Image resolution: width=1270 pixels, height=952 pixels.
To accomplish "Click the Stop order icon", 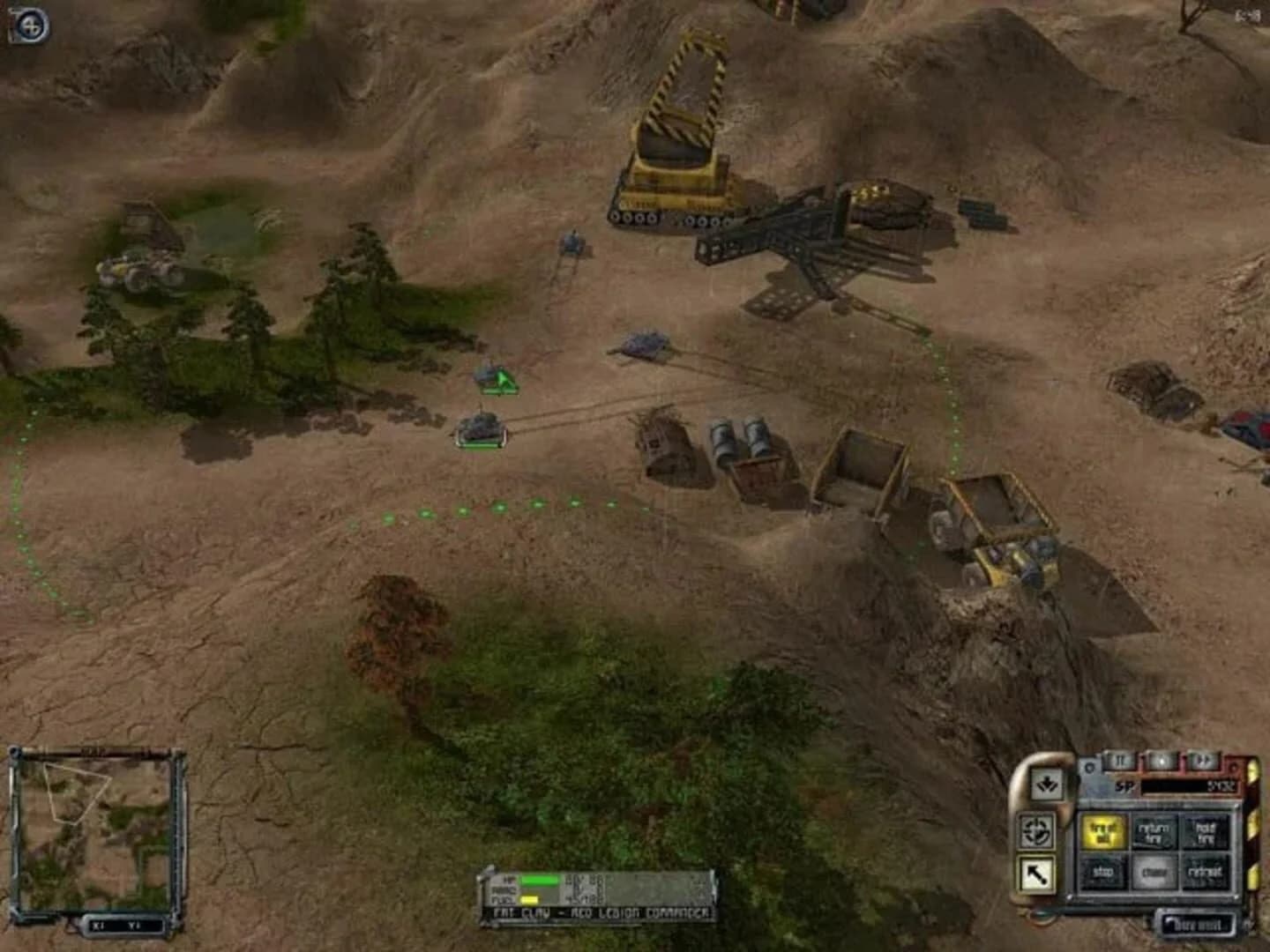I will point(1102,871).
